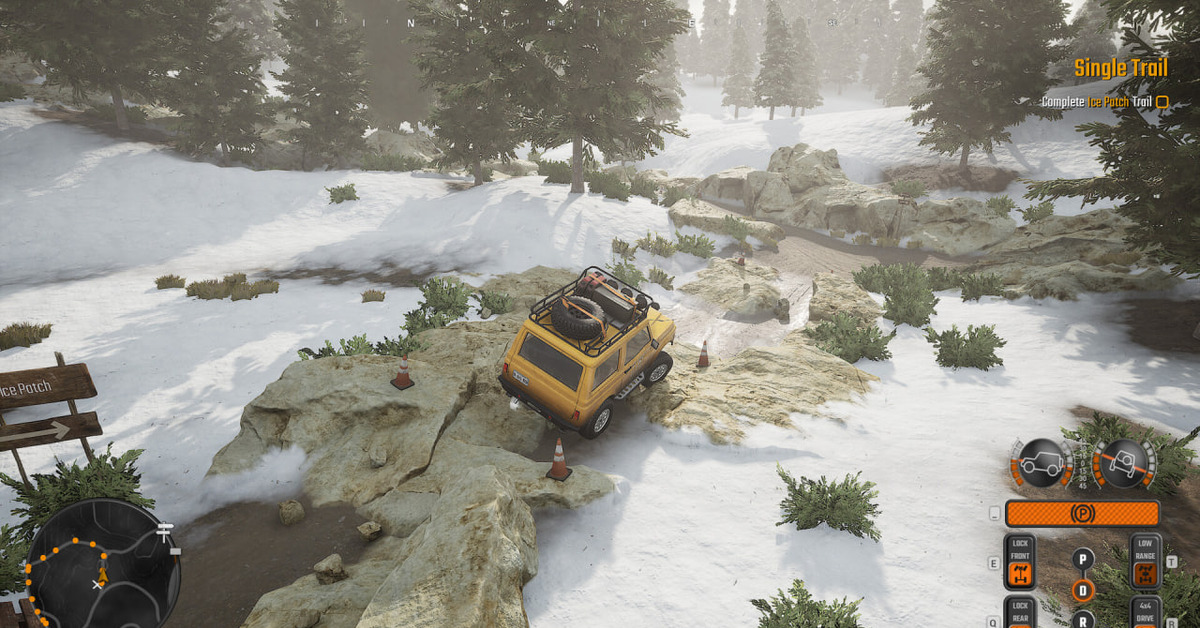Select the vehicle roll angle gauge
Viewport: 1200px width, 628px height.
(x=1123, y=464)
